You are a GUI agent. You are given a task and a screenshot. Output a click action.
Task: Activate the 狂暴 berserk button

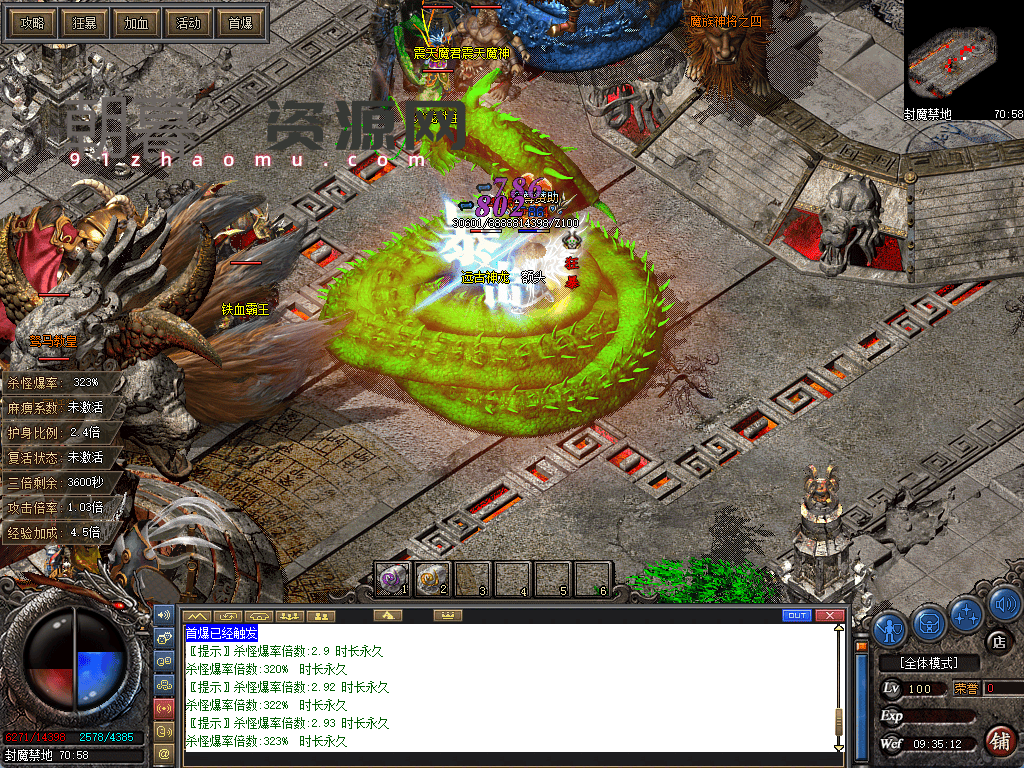(x=84, y=23)
